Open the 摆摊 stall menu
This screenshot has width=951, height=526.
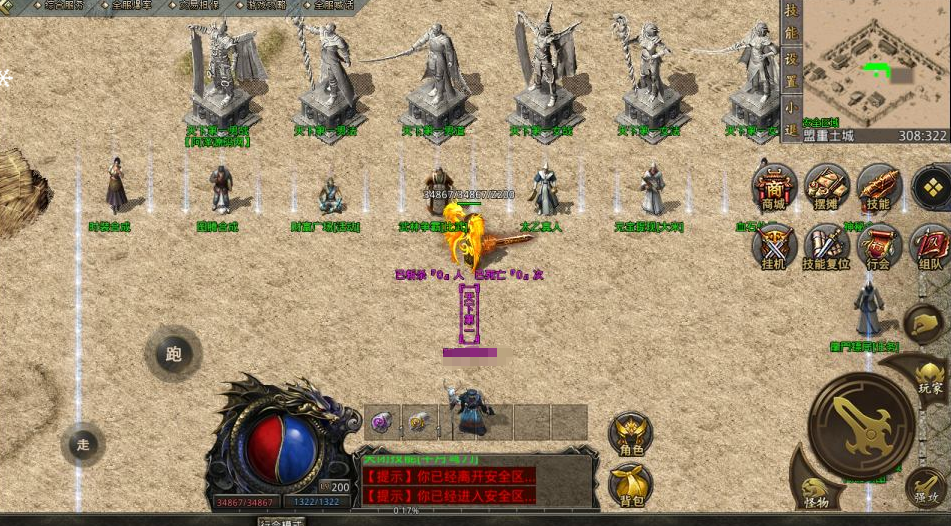click(827, 187)
